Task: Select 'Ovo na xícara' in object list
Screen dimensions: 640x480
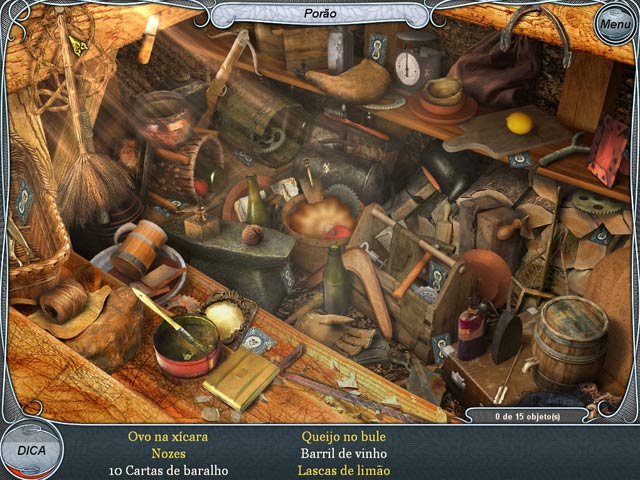Action: point(169,437)
